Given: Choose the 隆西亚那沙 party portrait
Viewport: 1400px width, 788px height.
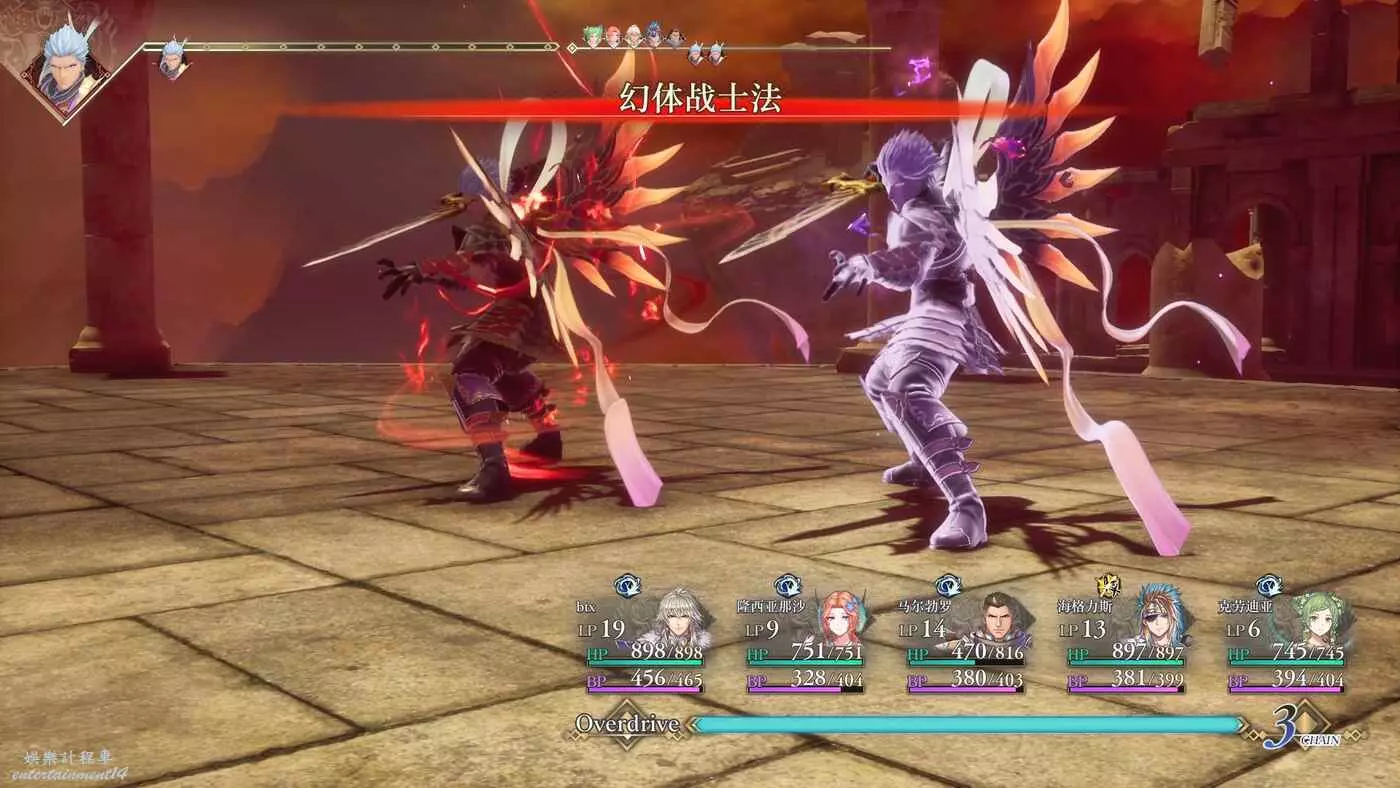Looking at the screenshot, I should pos(842,622).
